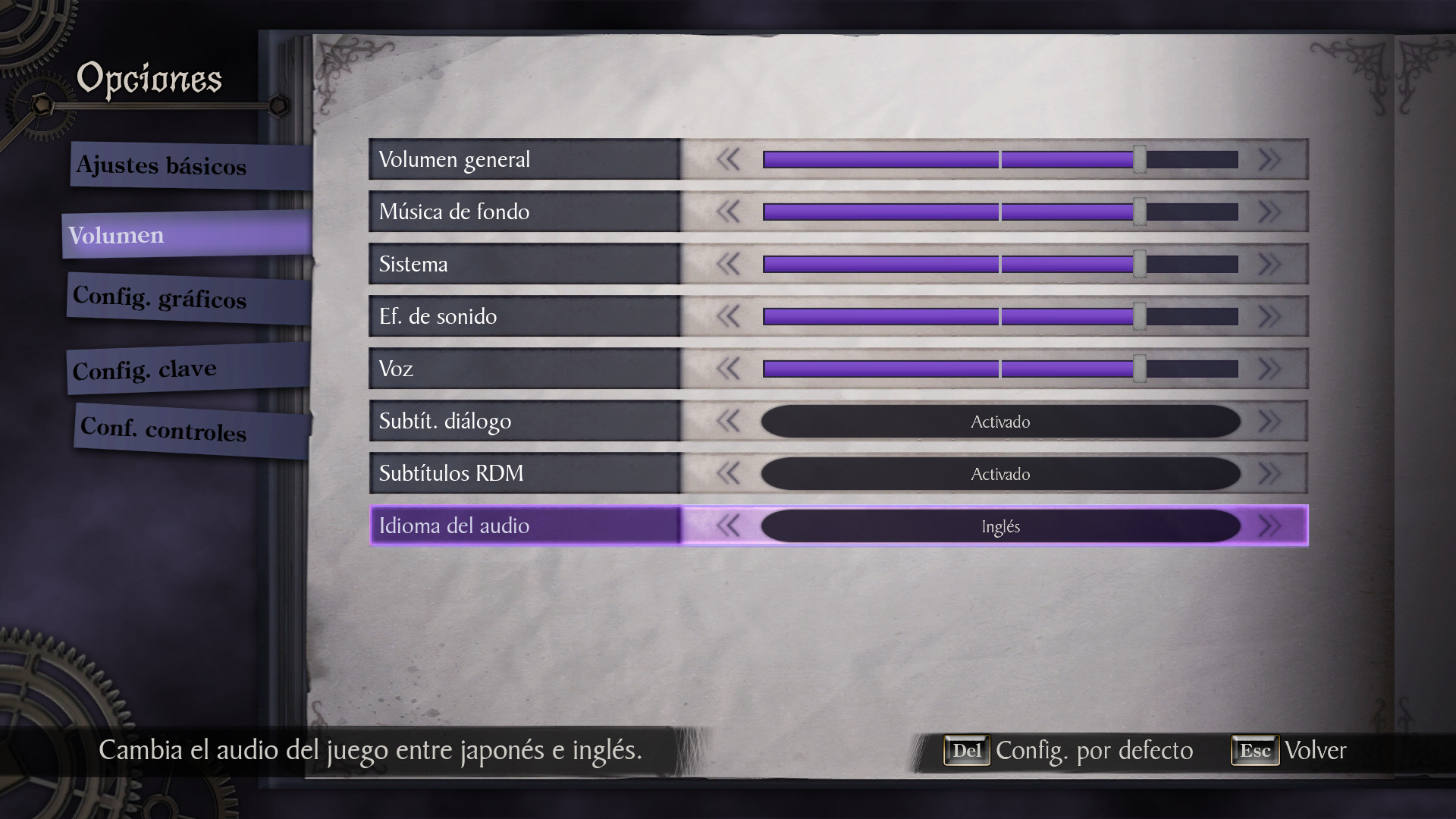This screenshot has width=1456, height=819.
Task: Choose Config. por defecto to reset settings
Action: pyautogui.click(x=1094, y=751)
